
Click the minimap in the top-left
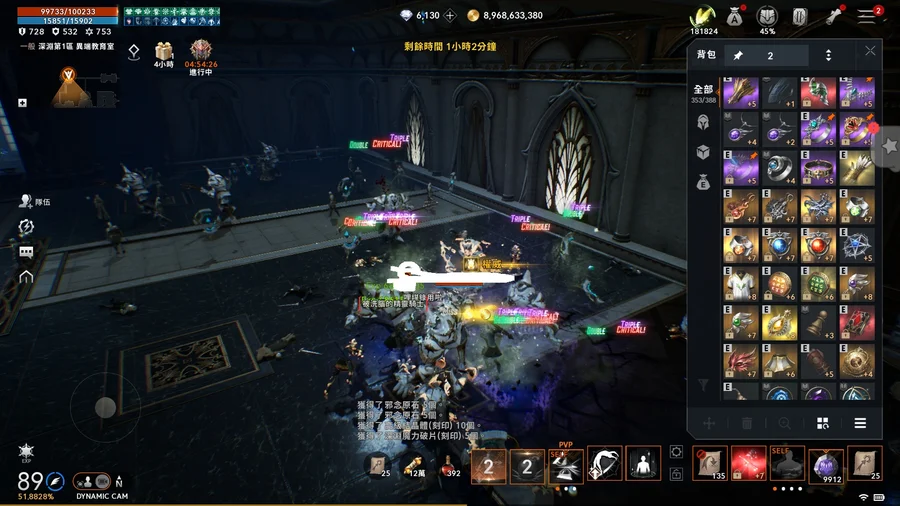coord(68,88)
